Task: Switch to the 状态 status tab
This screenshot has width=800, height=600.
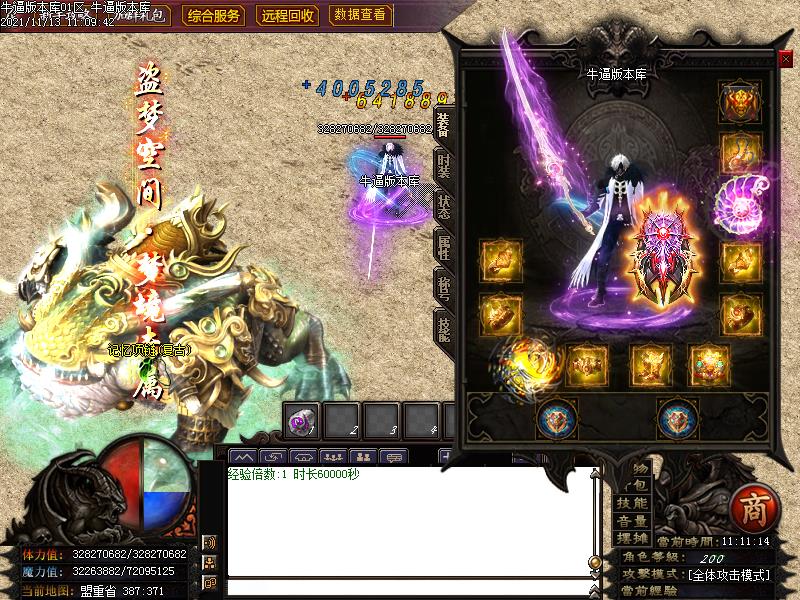Action: (x=443, y=206)
